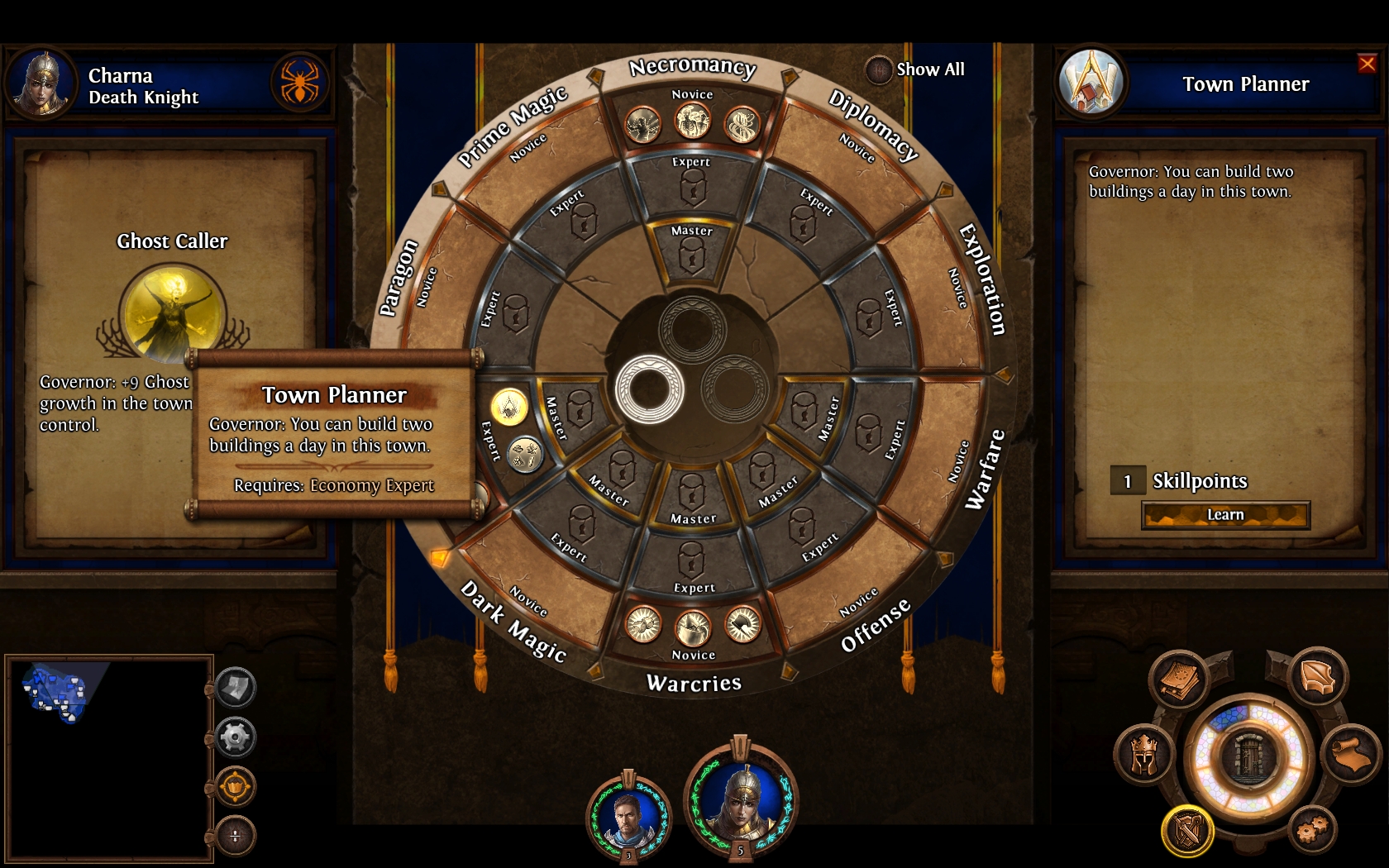Open the crowned helmet kingdom button
The width and height of the screenshot is (1389, 868).
click(x=1143, y=754)
